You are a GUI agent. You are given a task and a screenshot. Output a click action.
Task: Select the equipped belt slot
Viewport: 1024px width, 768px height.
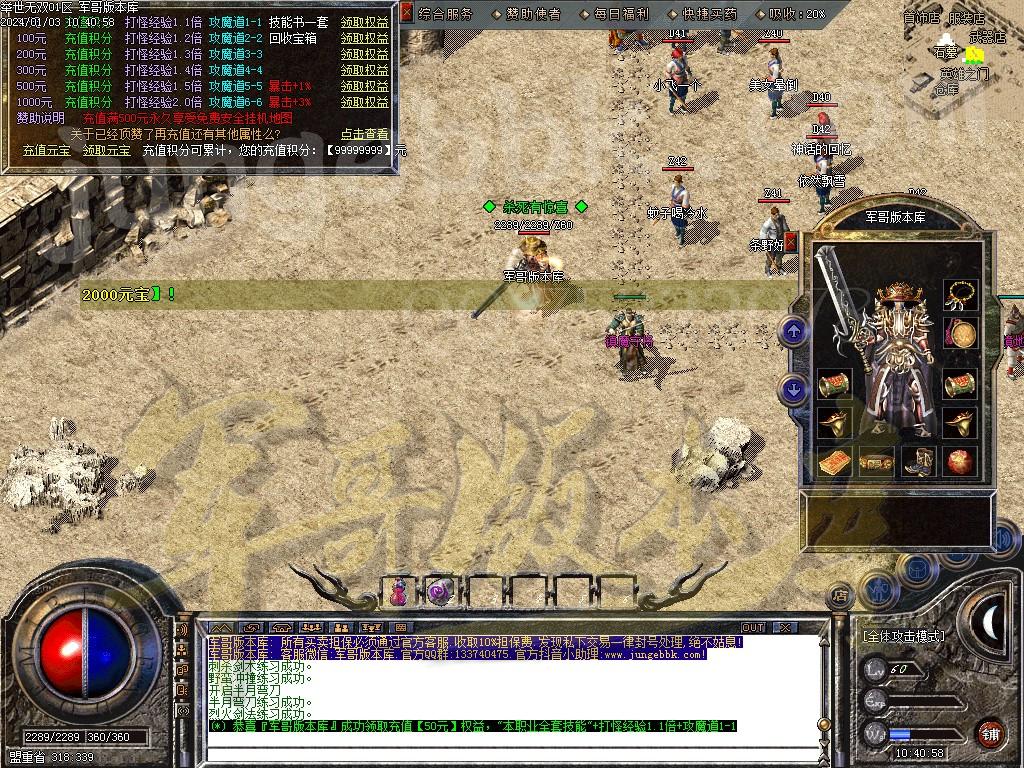(x=876, y=462)
